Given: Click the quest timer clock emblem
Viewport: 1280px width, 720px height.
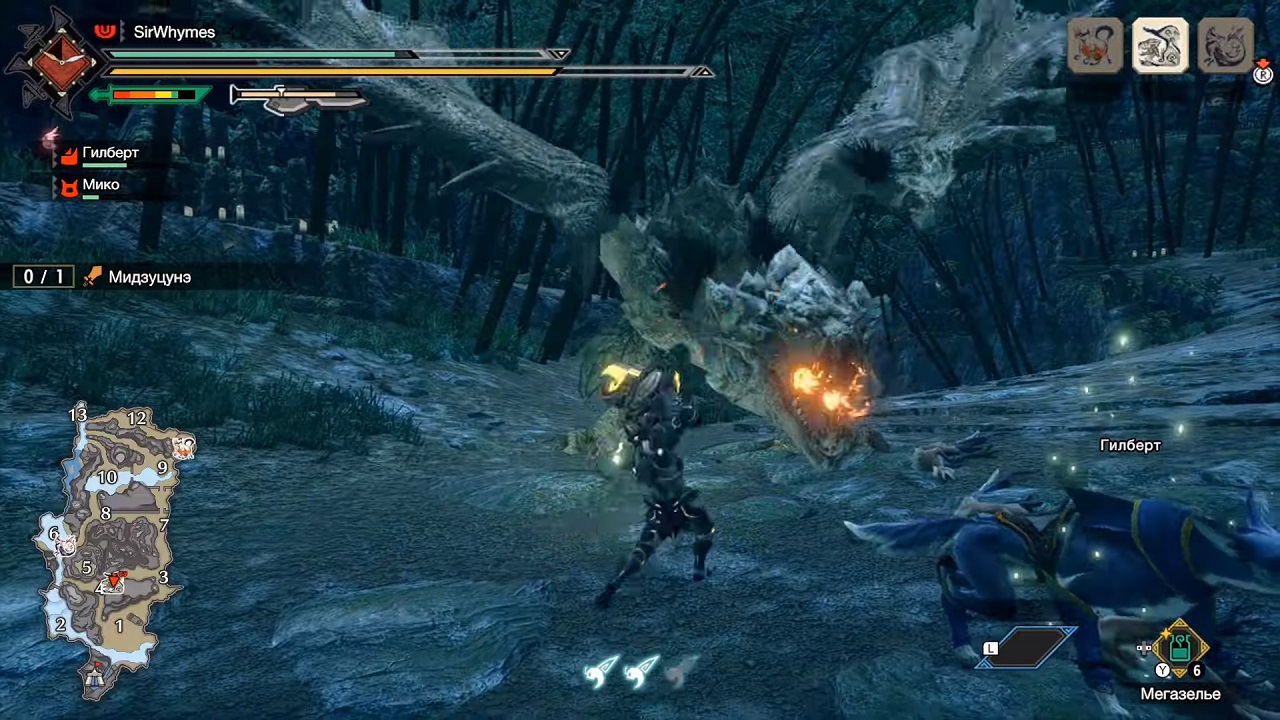Looking at the screenshot, I should 54,62.
